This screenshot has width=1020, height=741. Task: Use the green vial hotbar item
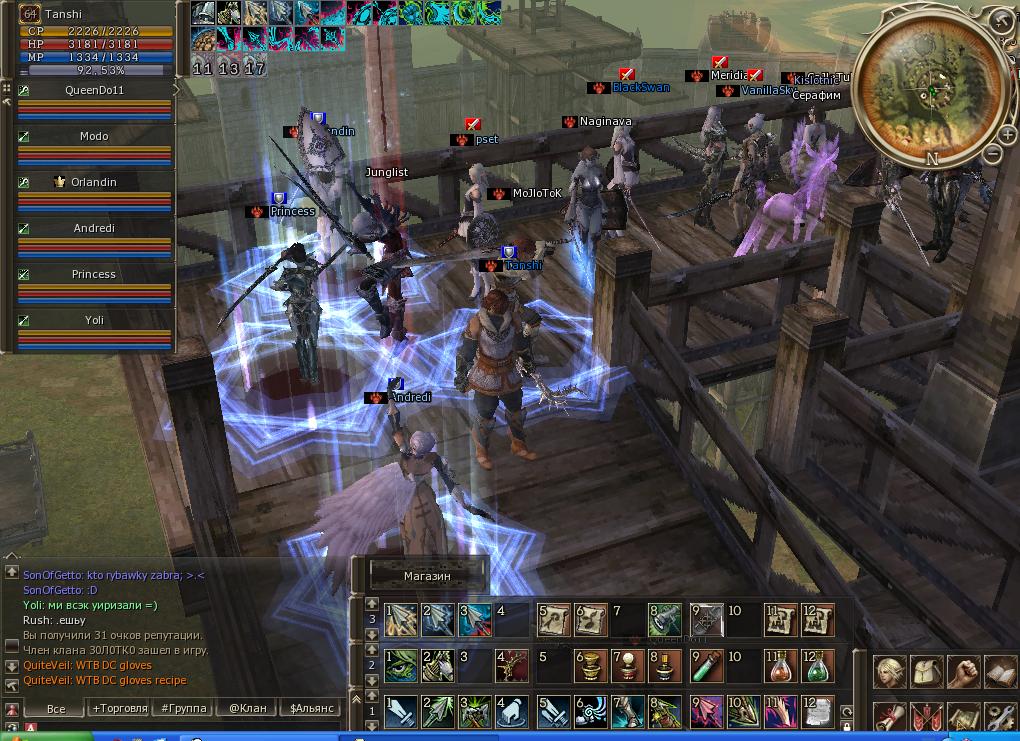[707, 665]
